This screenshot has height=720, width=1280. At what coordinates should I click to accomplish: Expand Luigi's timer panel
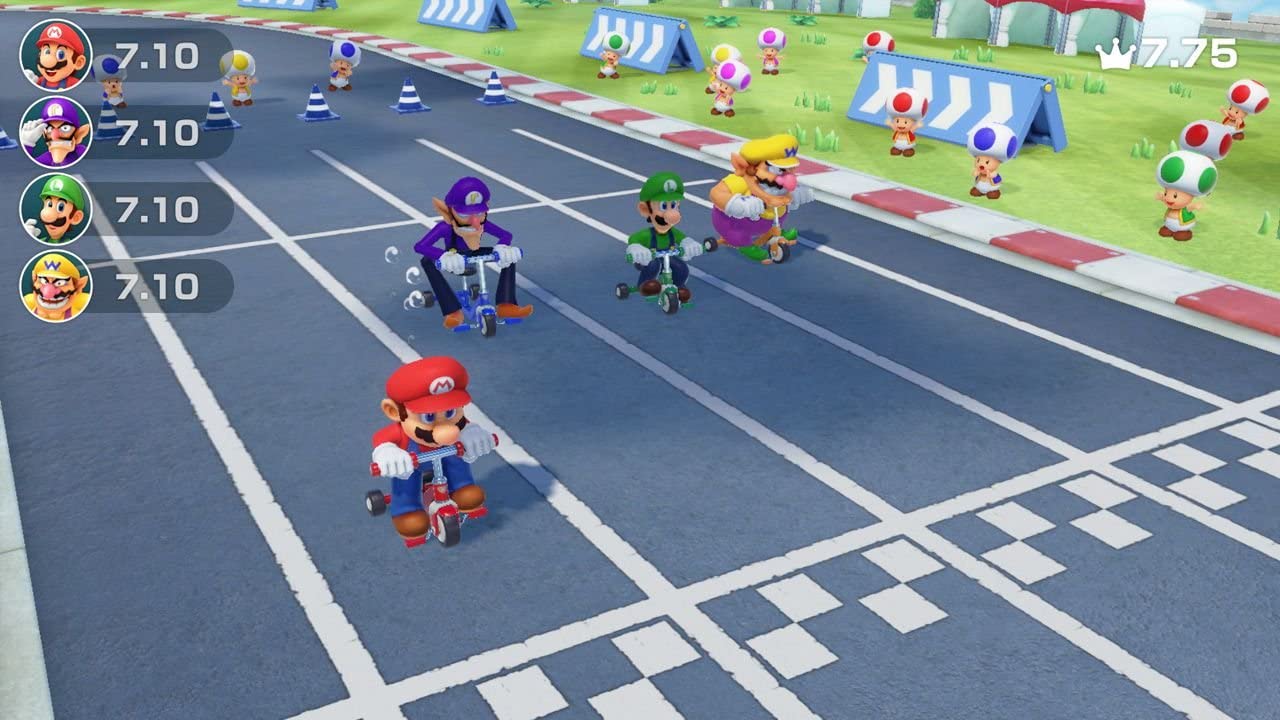click(158, 211)
